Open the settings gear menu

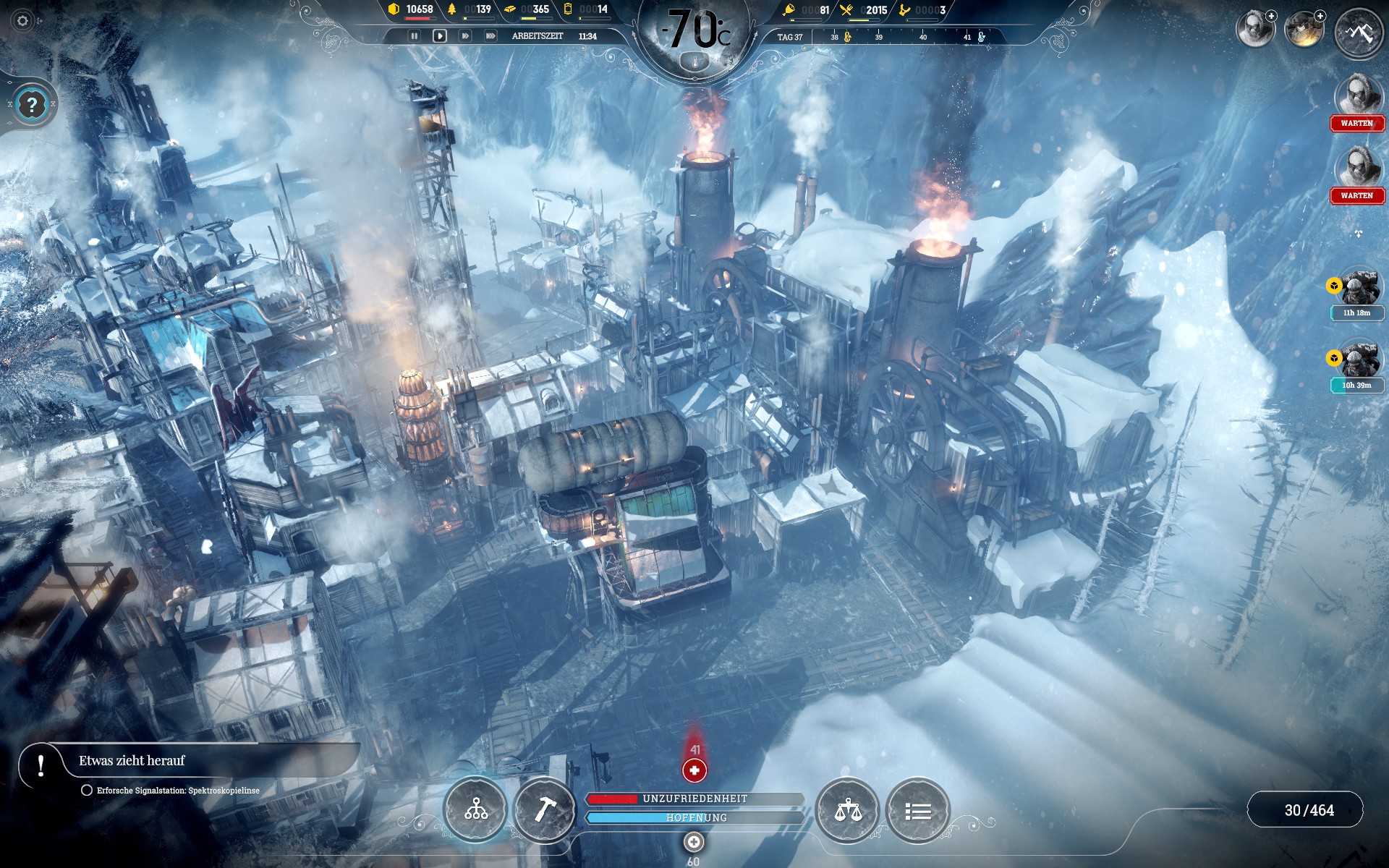point(22,21)
